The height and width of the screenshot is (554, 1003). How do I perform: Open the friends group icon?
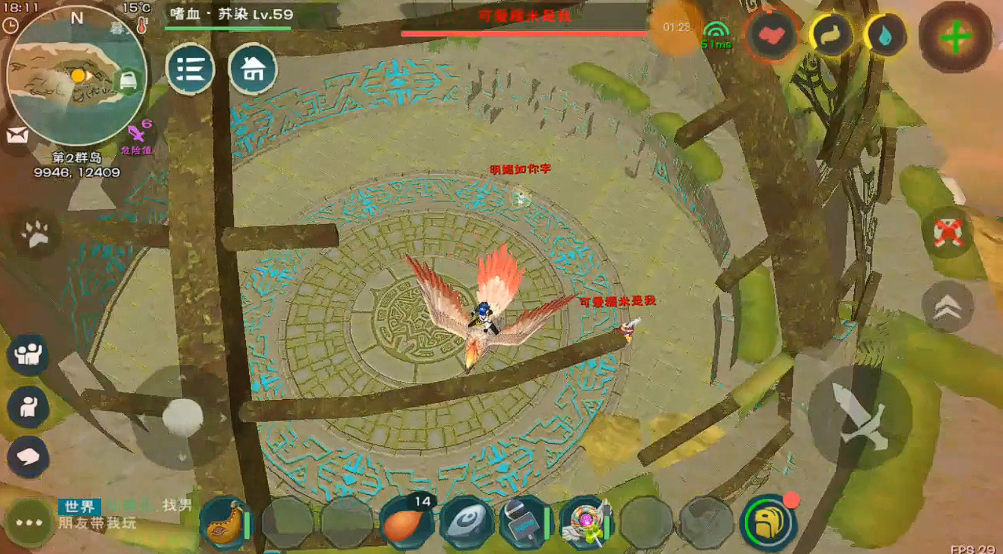[x=28, y=354]
